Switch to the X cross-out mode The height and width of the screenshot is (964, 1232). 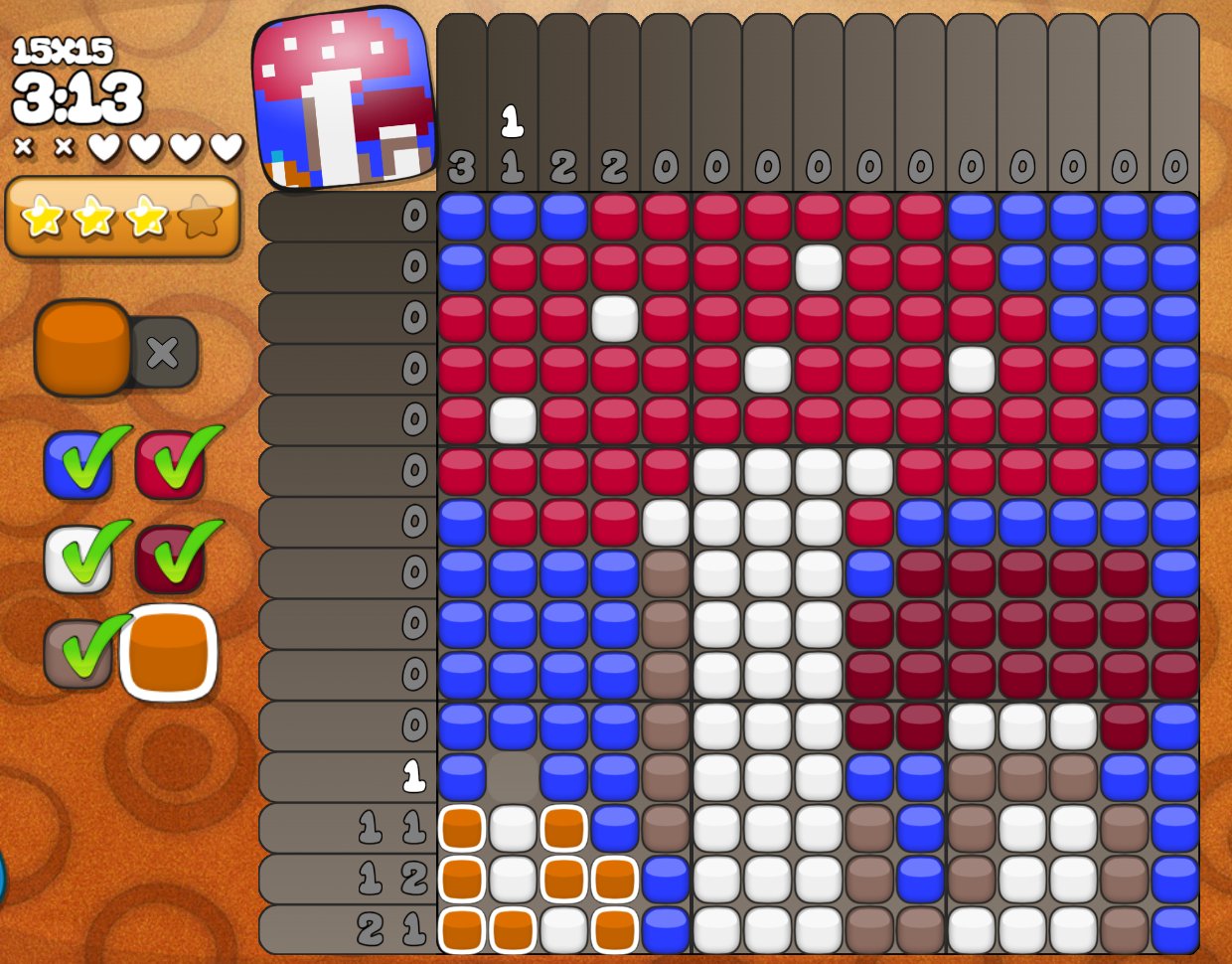click(164, 352)
